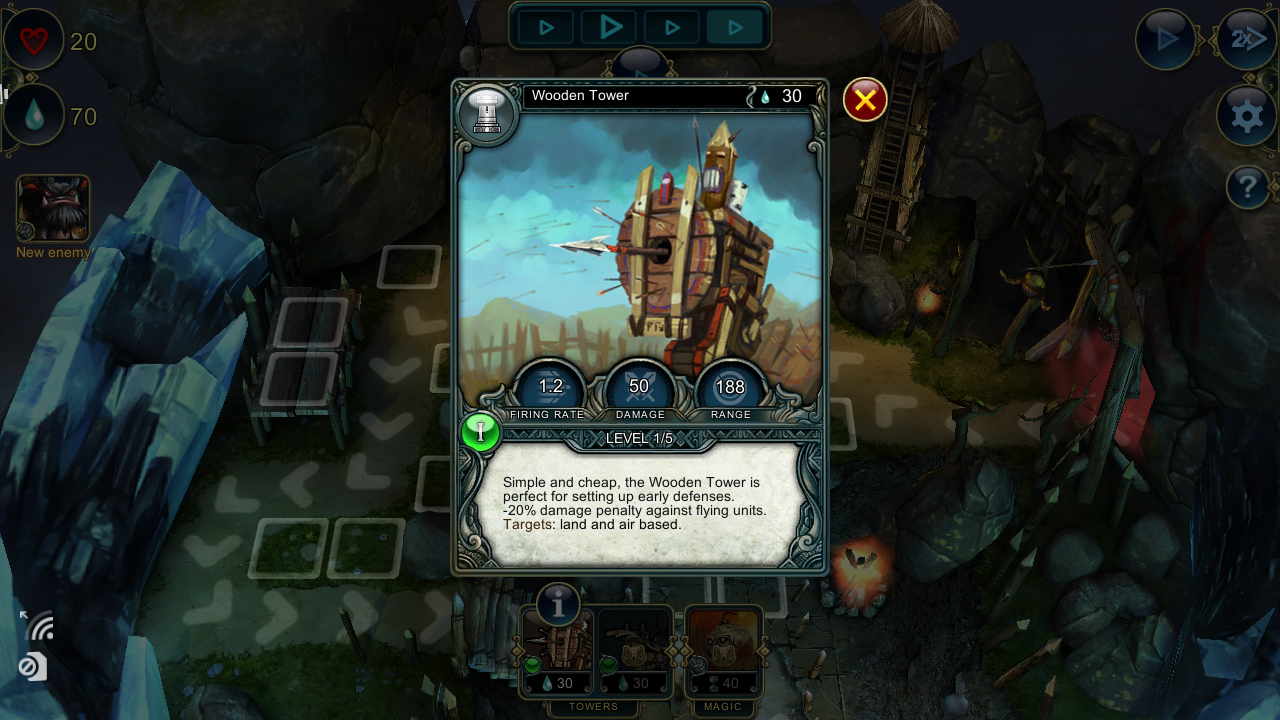Click the highlighted last wave arrow in top bar
Screen dimensions: 1280x720
tap(735, 28)
